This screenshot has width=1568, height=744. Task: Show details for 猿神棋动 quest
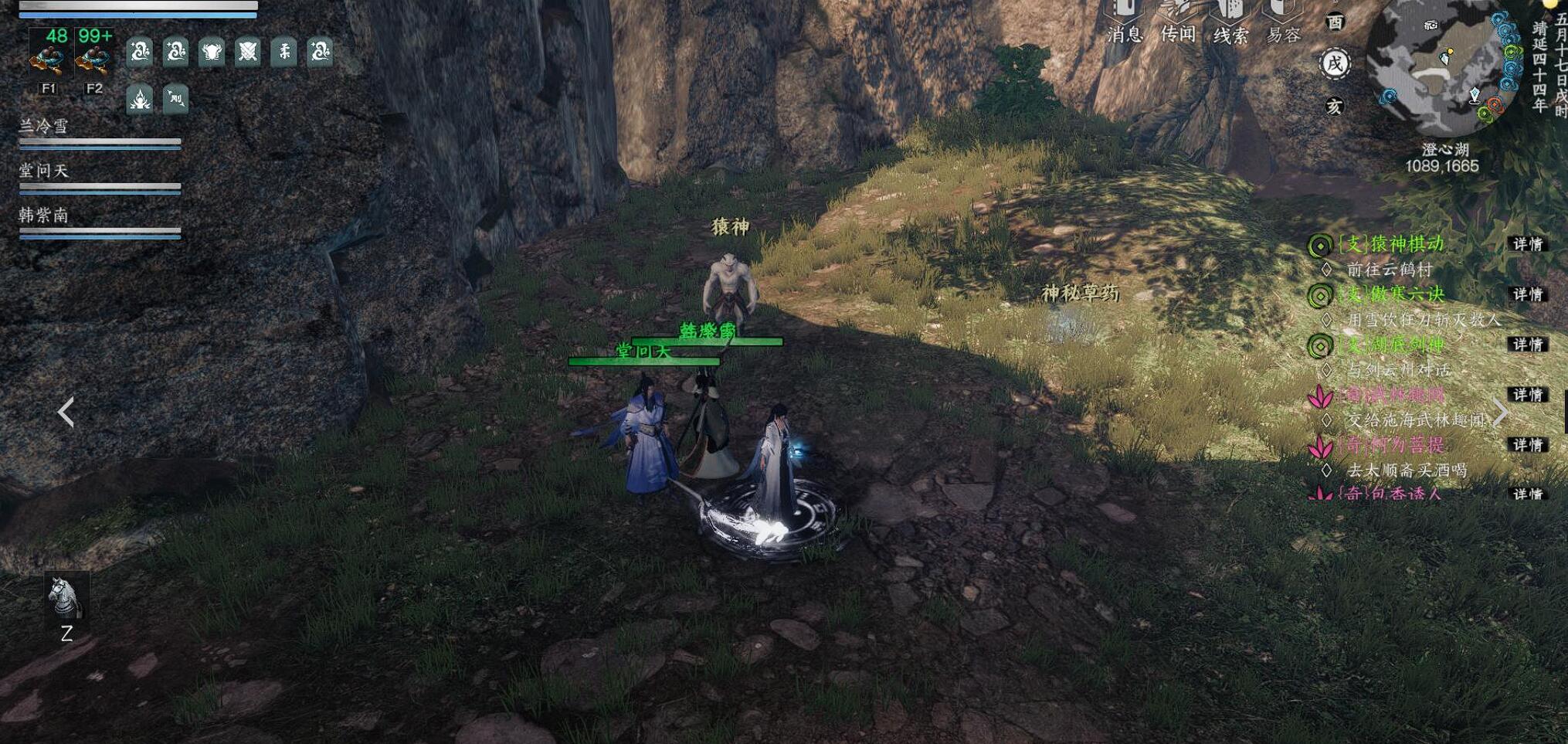[x=1527, y=244]
